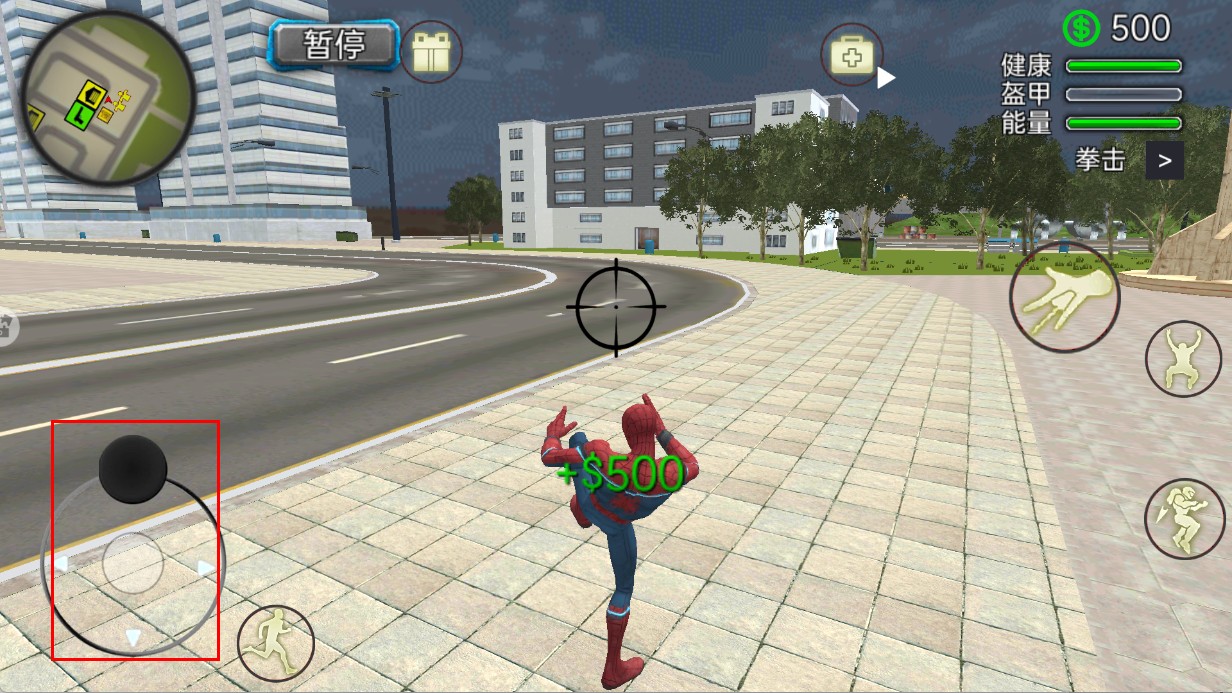Image resolution: width=1232 pixels, height=693 pixels.
Task: Toggle the sprint running figure button
Action: pos(276,642)
